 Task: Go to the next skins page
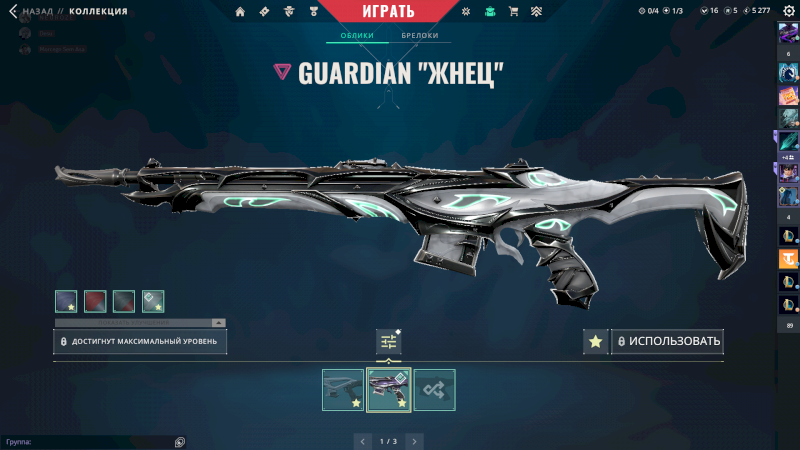click(415, 440)
